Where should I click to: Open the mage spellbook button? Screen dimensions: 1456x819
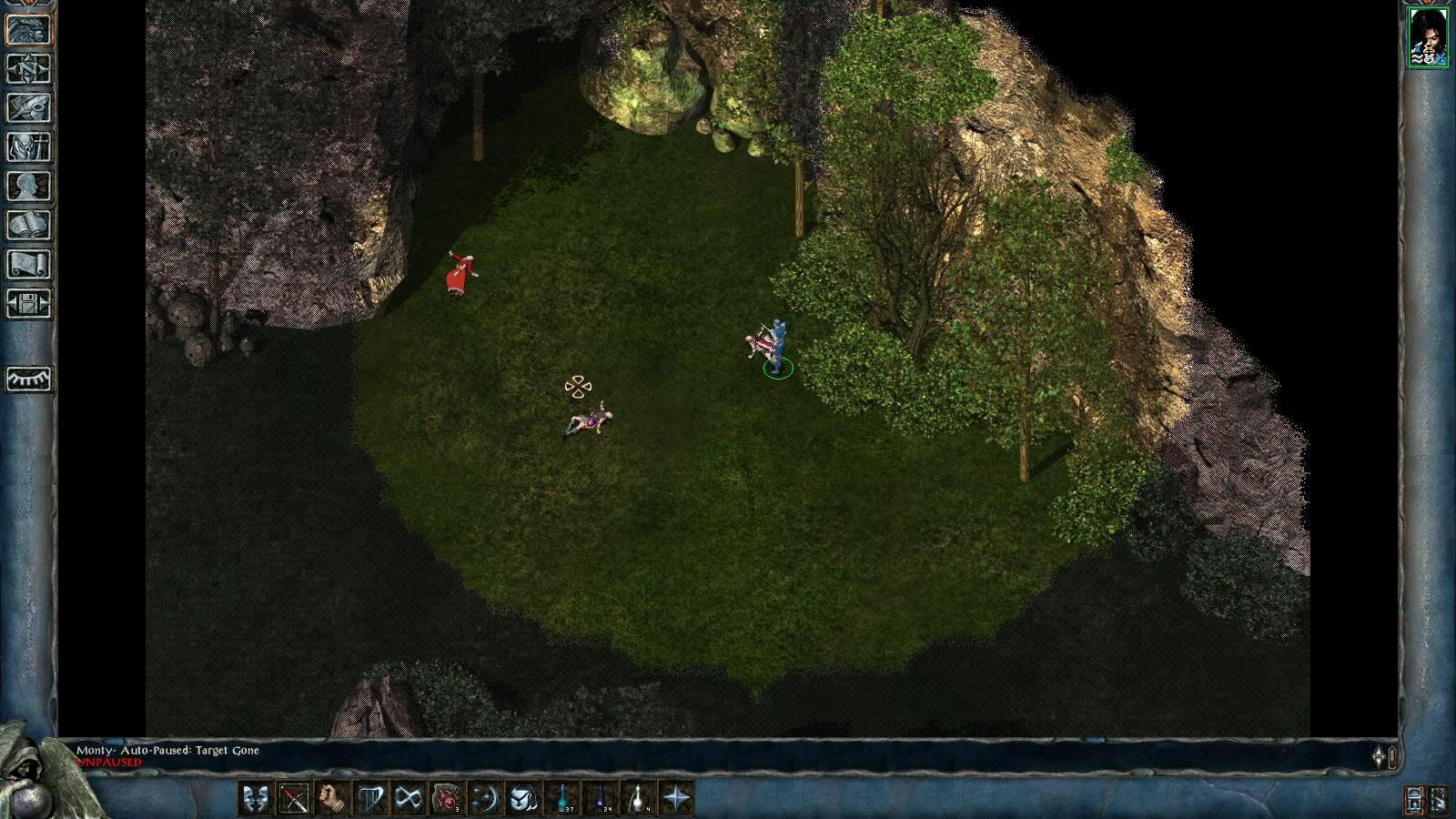[x=29, y=226]
